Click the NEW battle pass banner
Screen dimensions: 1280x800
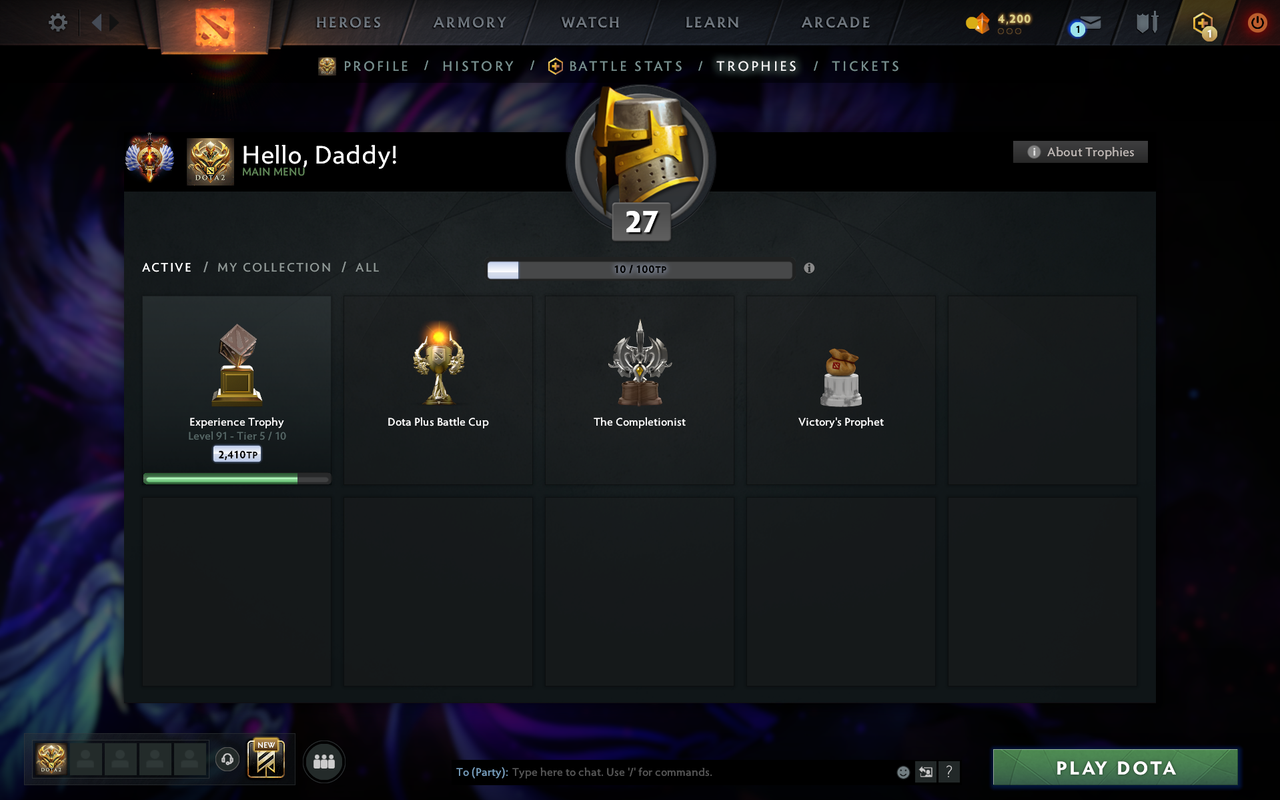tap(266, 761)
